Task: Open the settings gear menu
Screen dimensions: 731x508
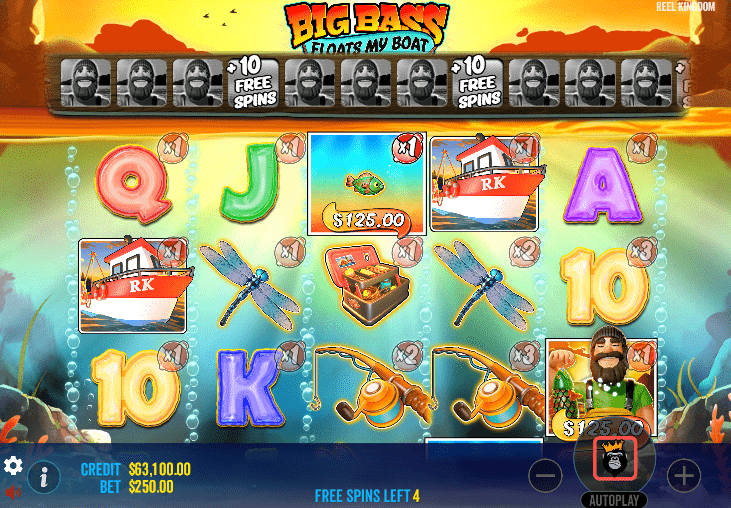Action: click(x=14, y=466)
